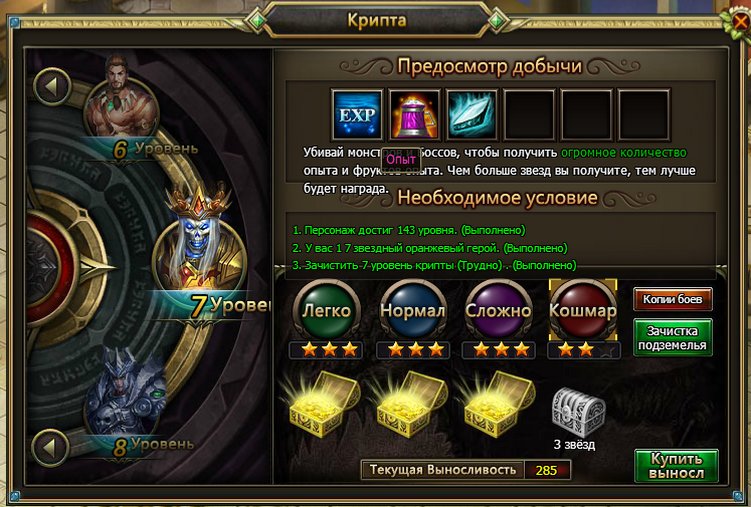Select the Легко difficulty
The height and width of the screenshot is (507, 751).
click(322, 309)
